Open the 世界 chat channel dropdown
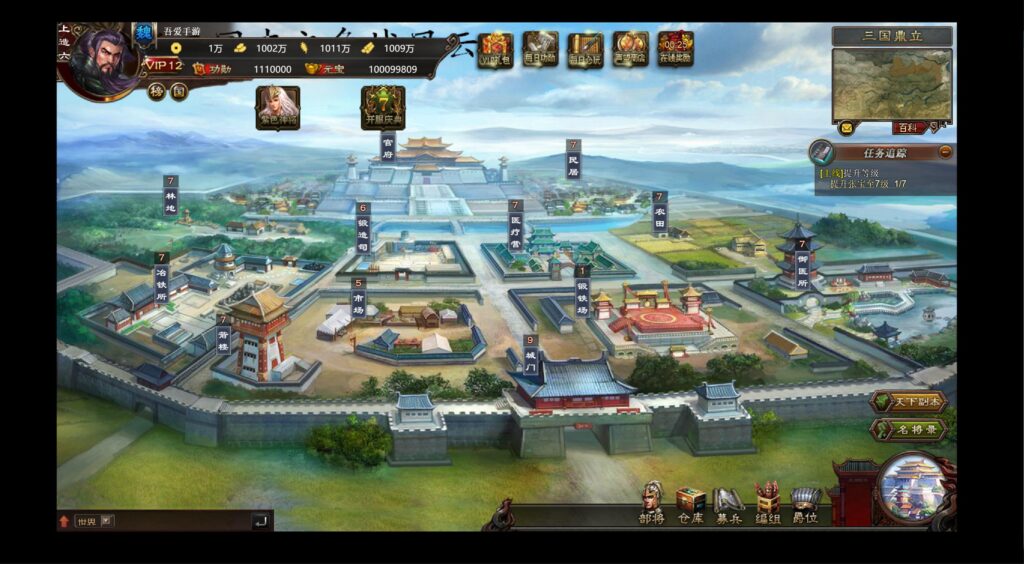This screenshot has height=564, width=1024. [107, 521]
